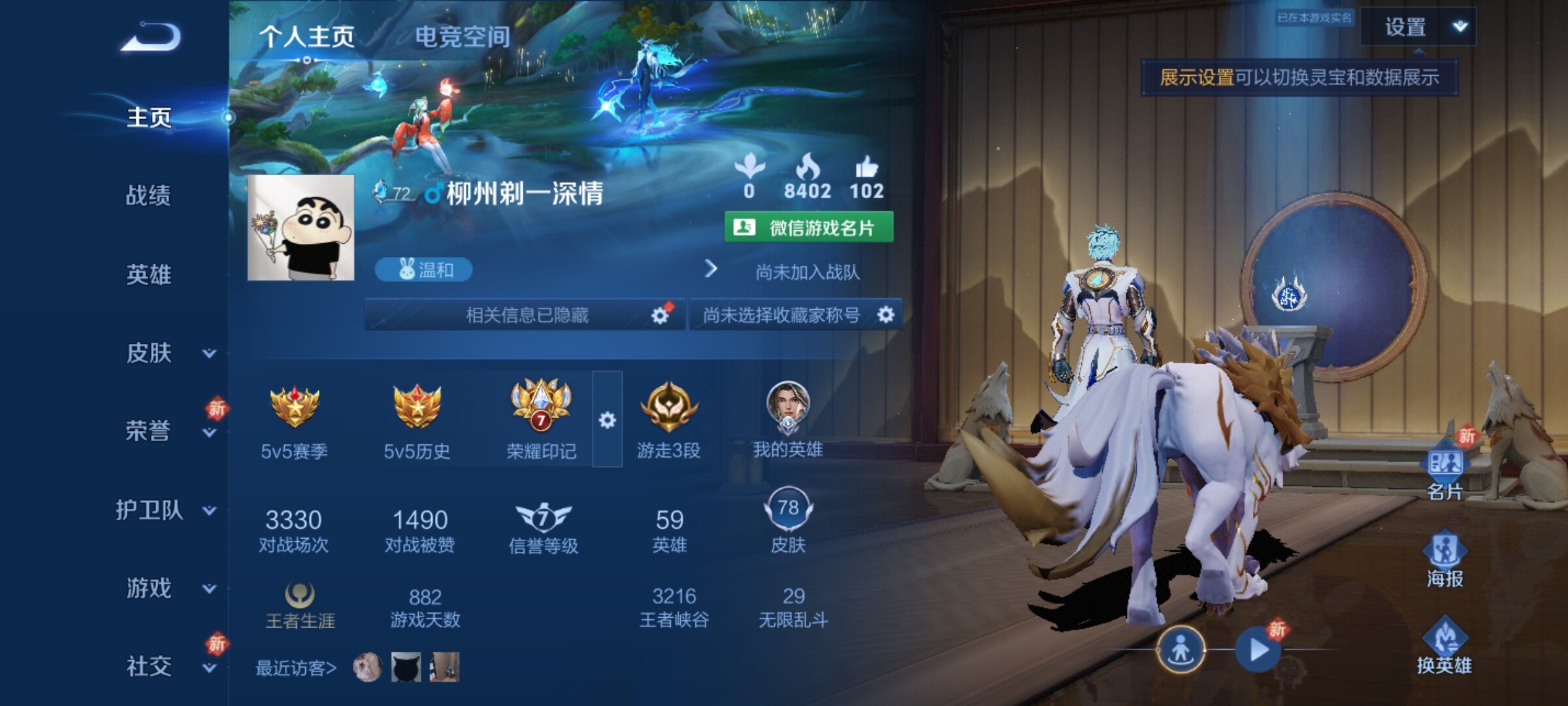The image size is (1568, 706).
Task: Select 英雄 in the side menu
Action: [x=148, y=275]
